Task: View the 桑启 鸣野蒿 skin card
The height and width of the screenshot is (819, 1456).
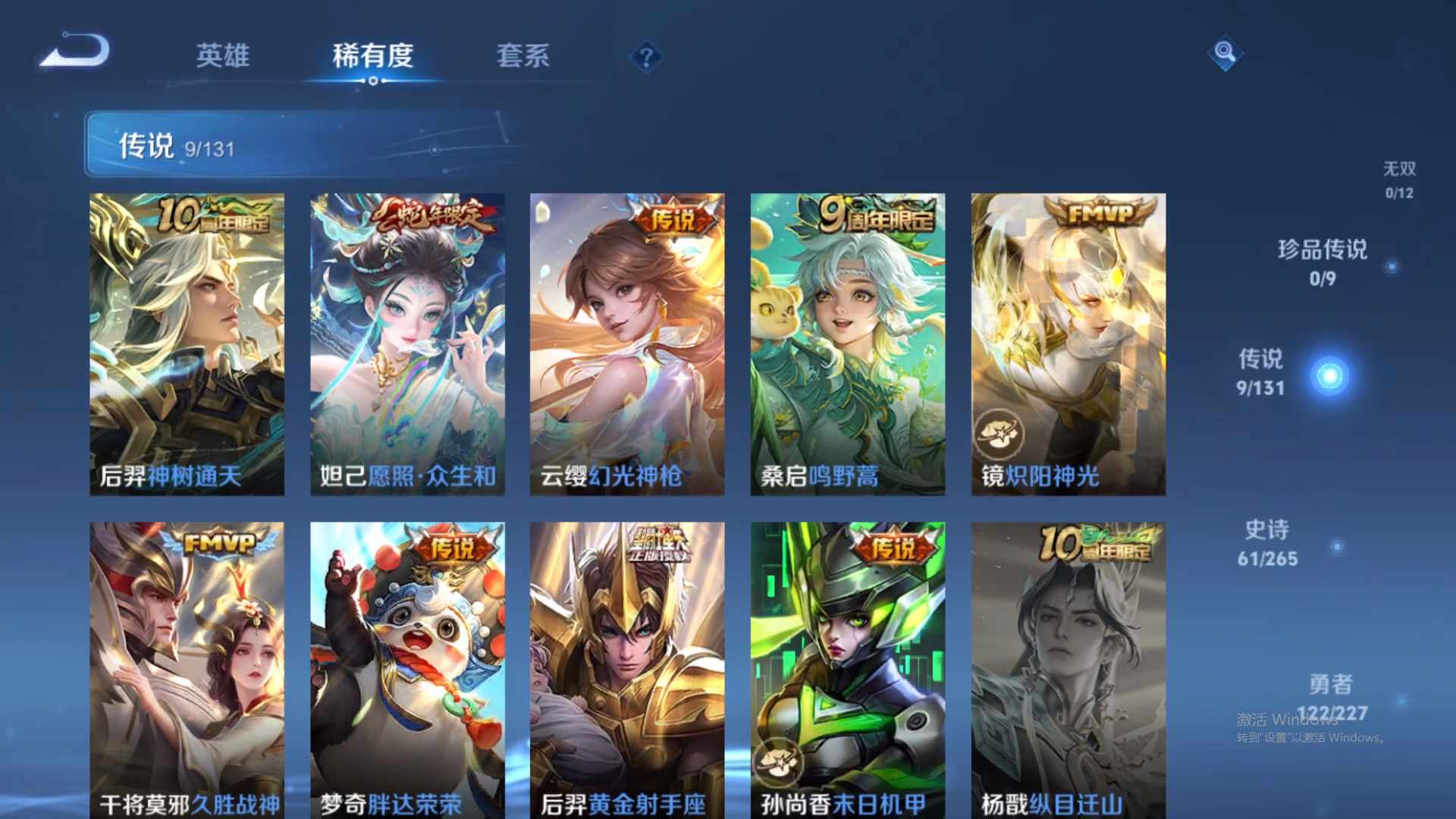Action: (x=848, y=344)
